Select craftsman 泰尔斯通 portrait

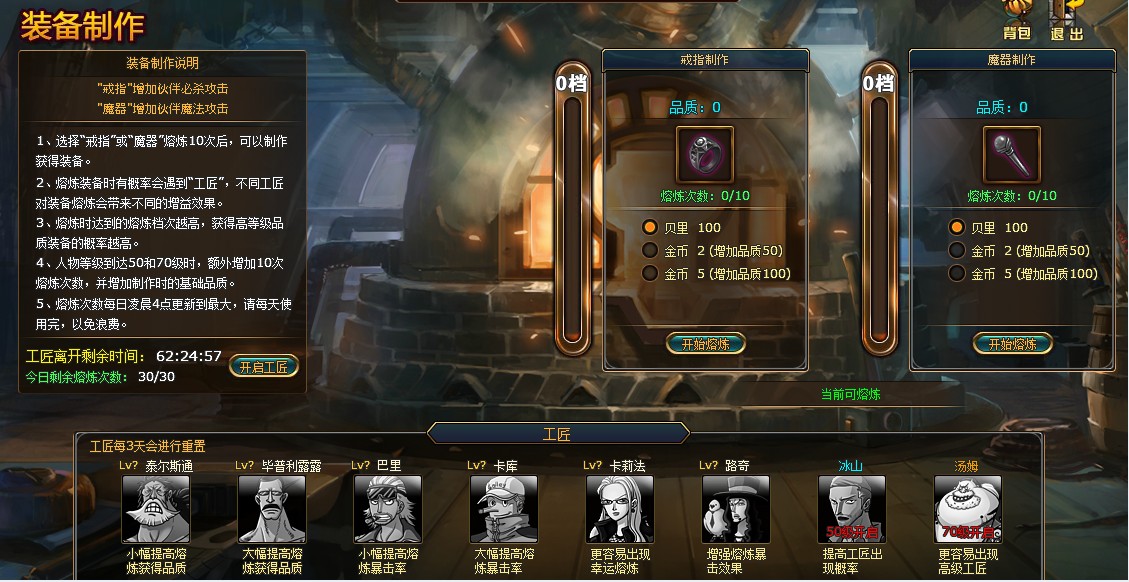point(156,509)
